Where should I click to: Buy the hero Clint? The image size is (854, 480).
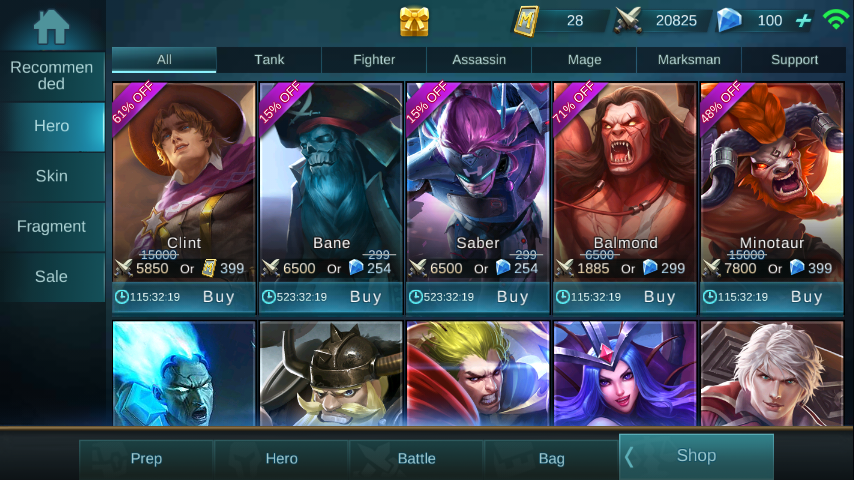[219, 297]
